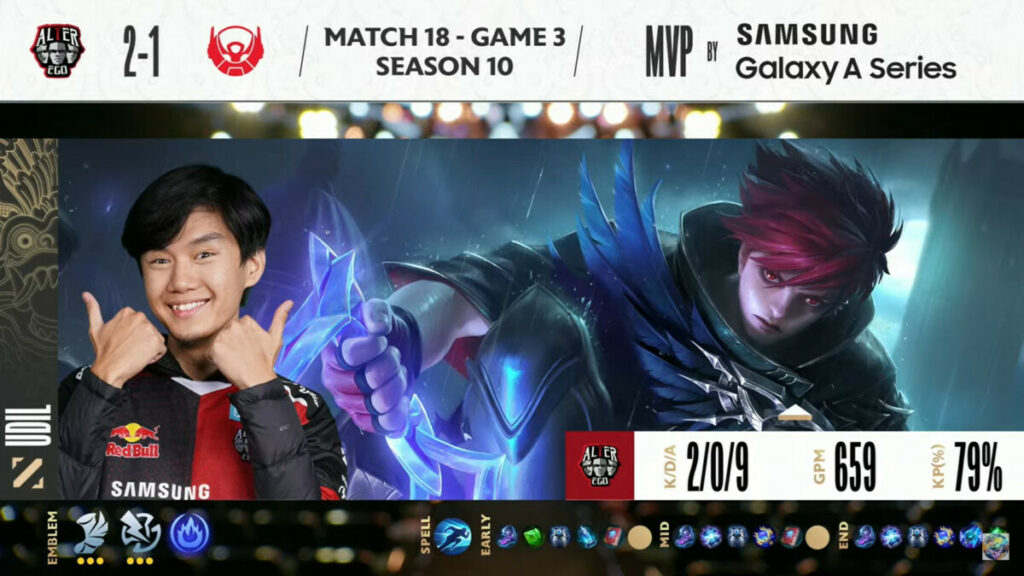Select the red robot team logo beside the score
Viewport: 1024px width, 576px height.
pyautogui.click(x=235, y=50)
